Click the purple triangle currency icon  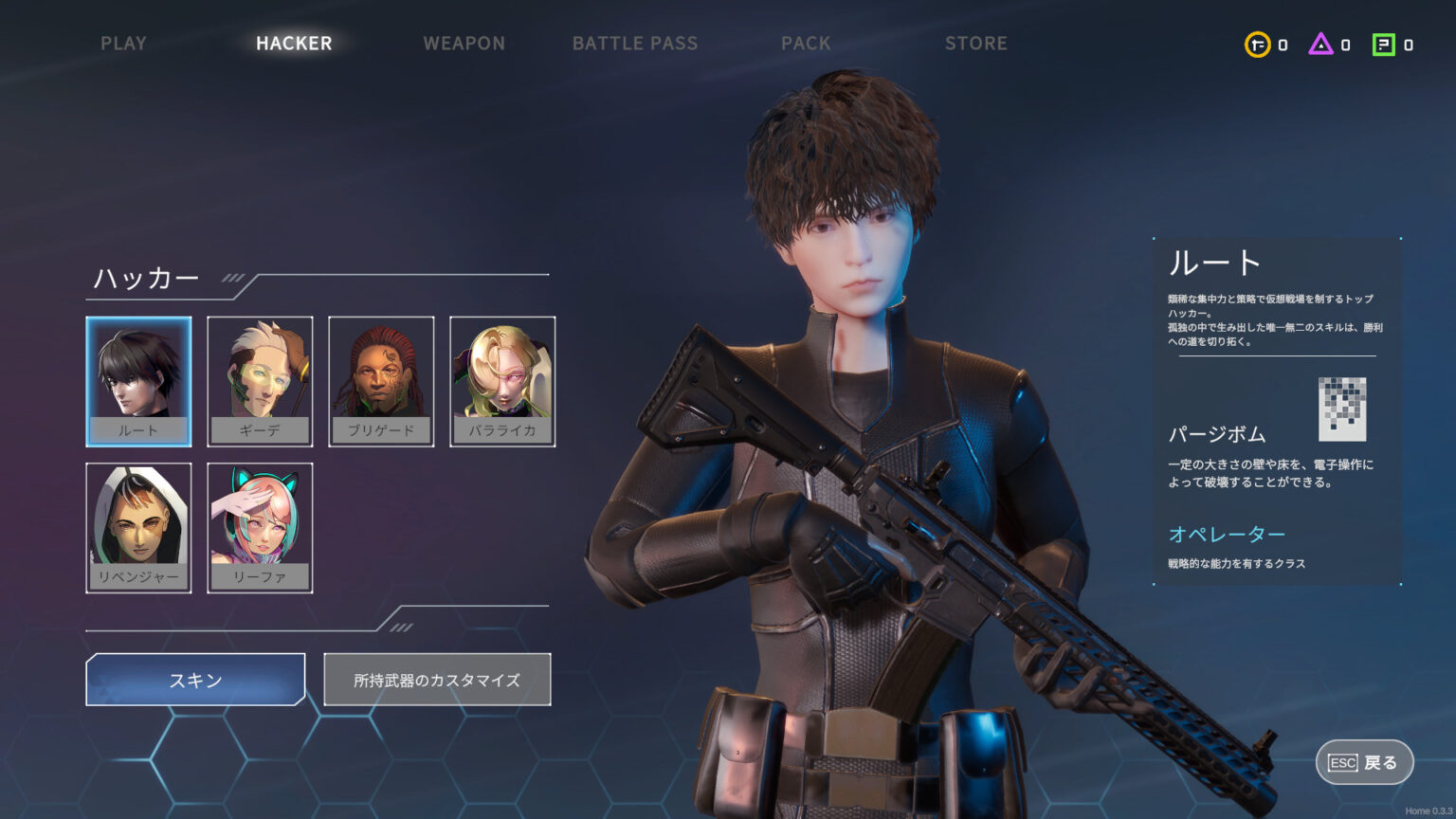tap(1320, 45)
